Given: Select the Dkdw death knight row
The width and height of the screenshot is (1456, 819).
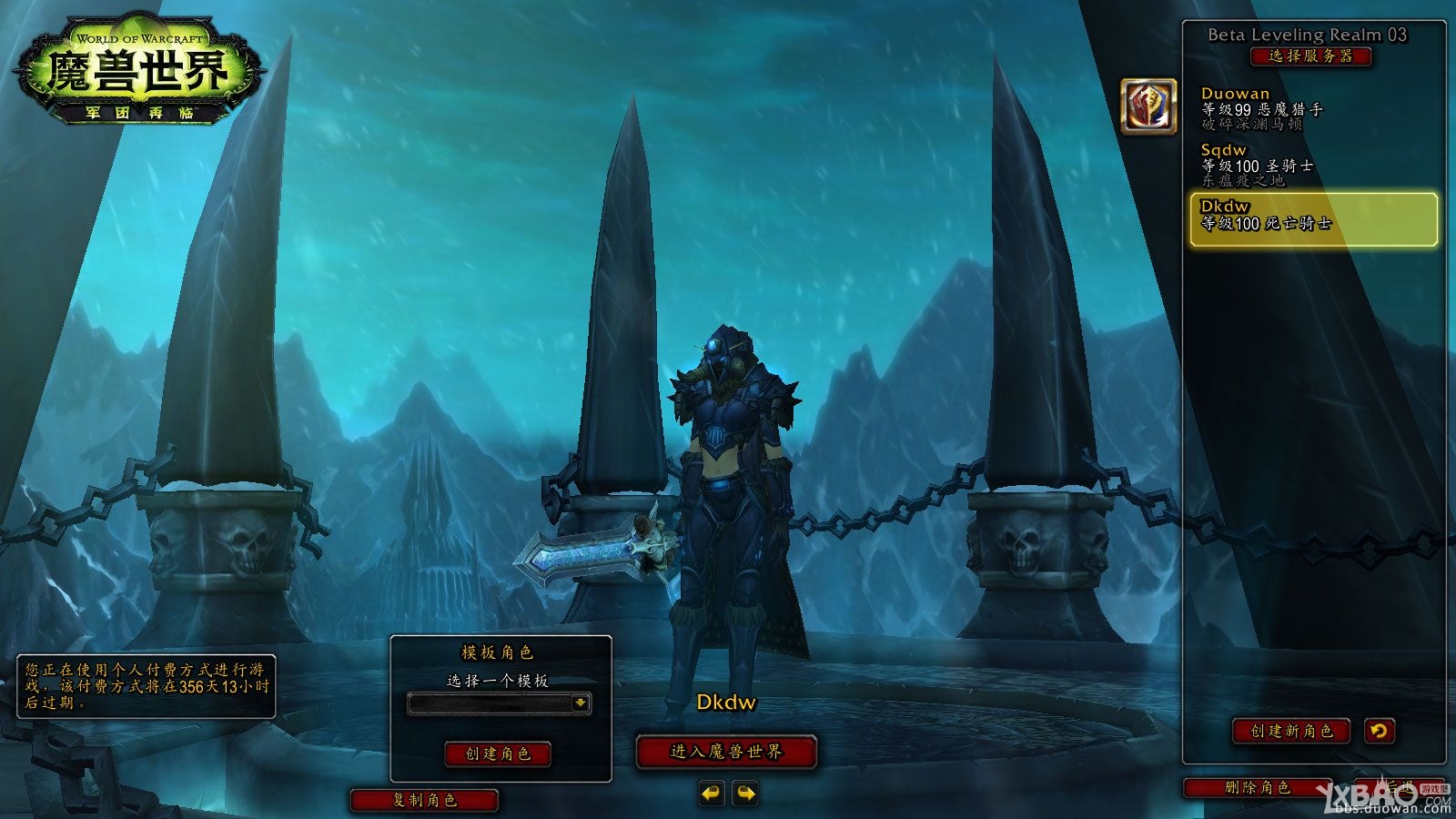Looking at the screenshot, I should (1313, 218).
